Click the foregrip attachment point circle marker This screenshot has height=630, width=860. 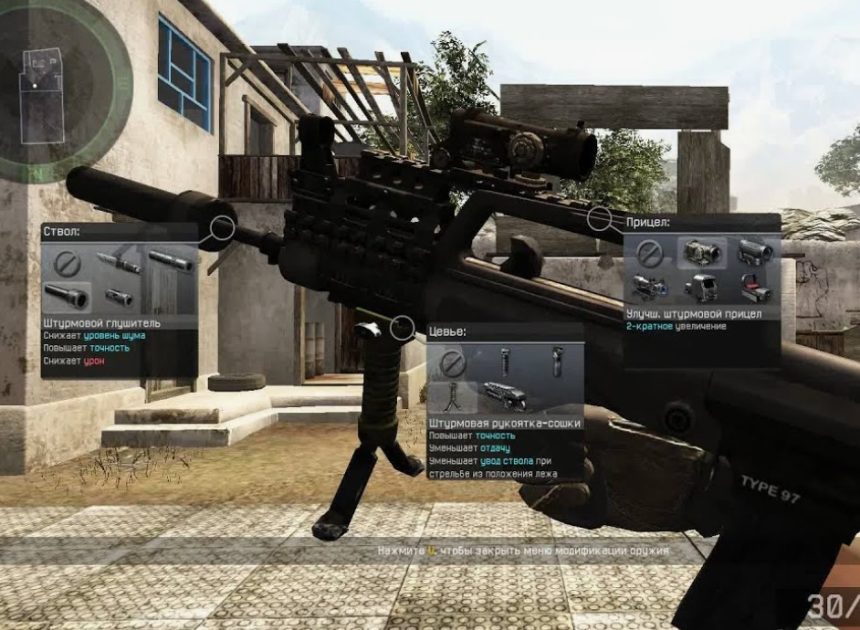click(x=403, y=327)
